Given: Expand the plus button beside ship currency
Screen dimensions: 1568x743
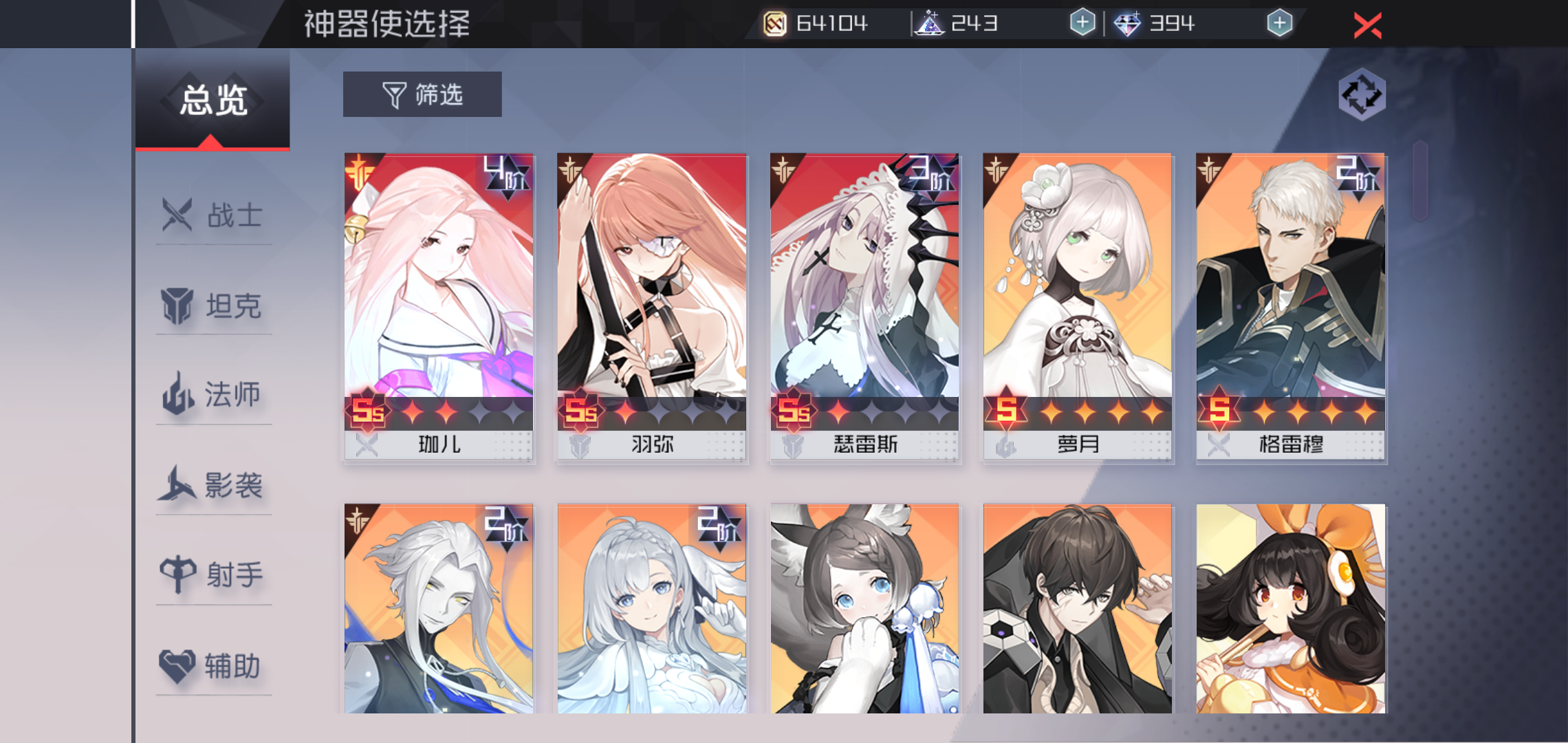Looking at the screenshot, I should (1082, 22).
